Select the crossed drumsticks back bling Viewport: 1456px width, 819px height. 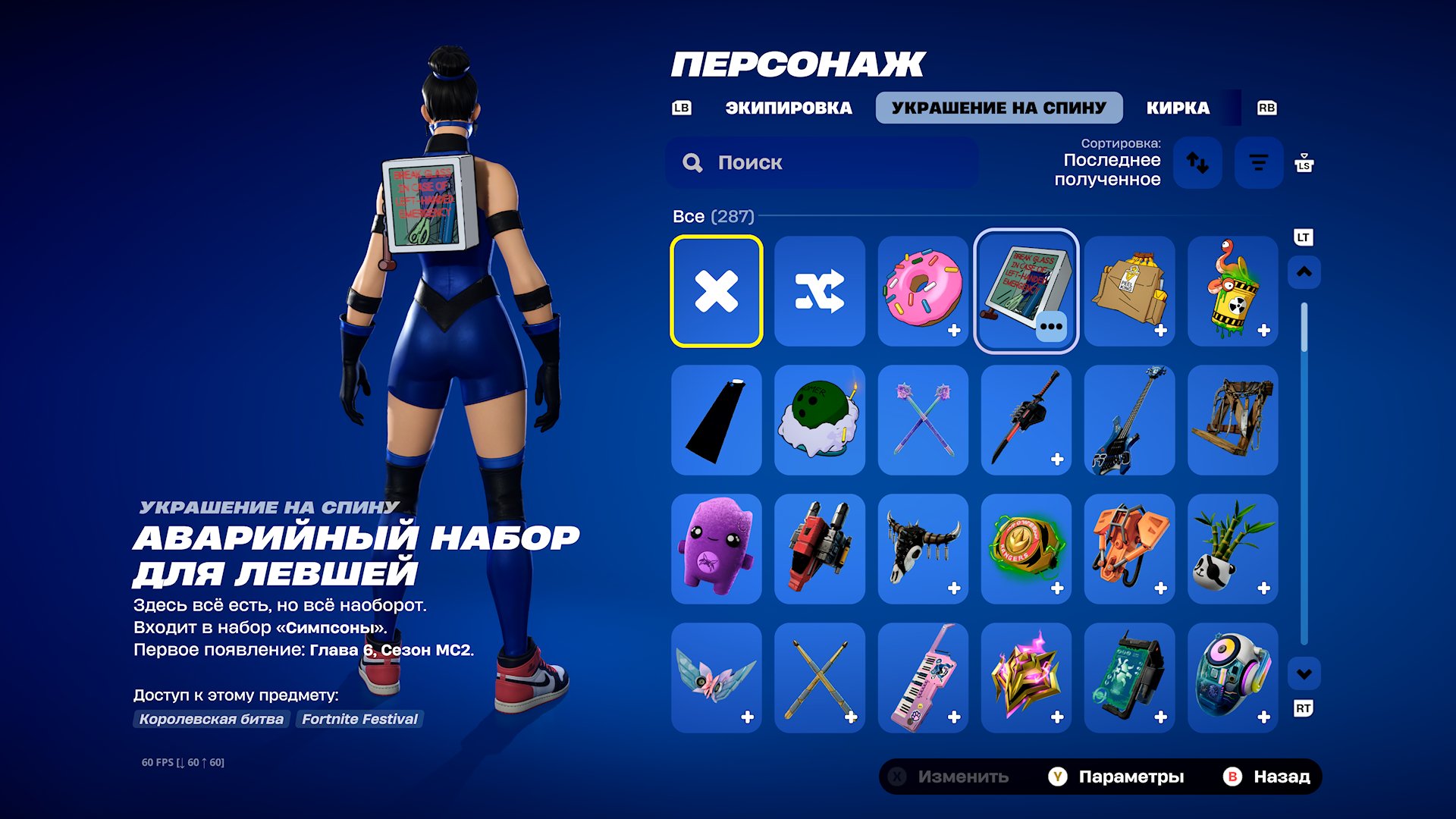point(819,678)
